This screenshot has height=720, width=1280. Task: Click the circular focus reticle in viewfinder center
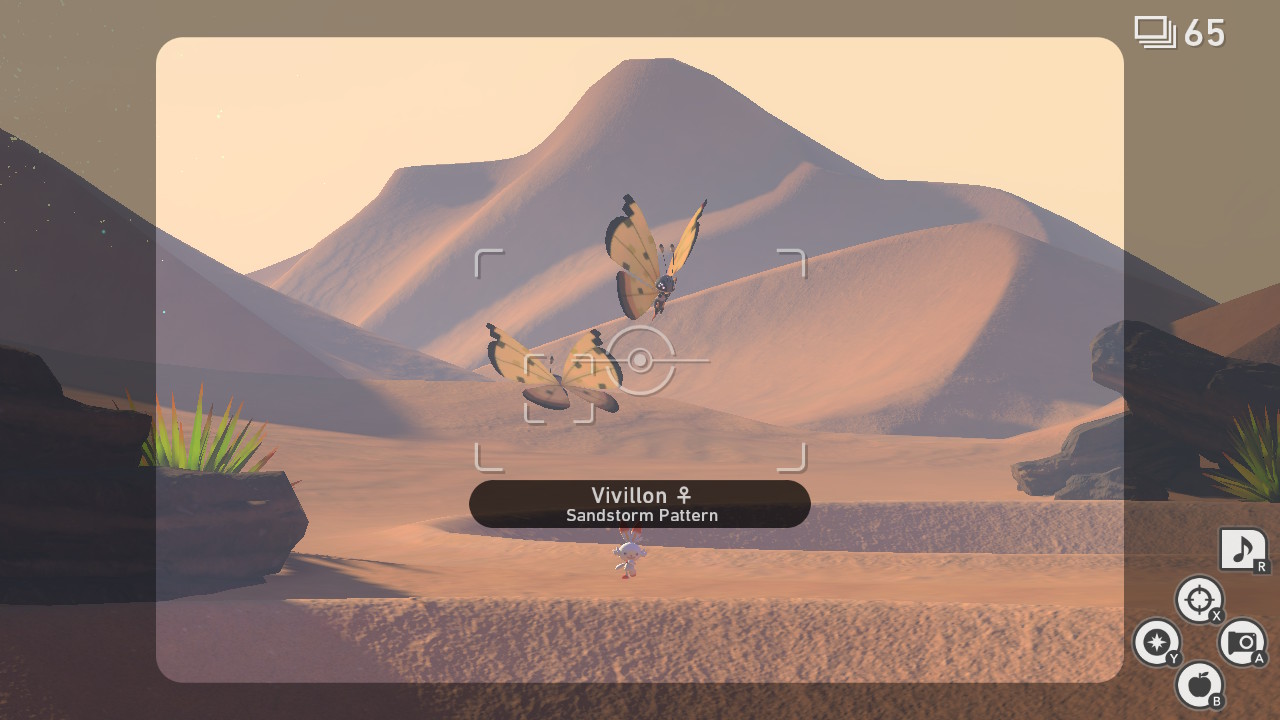[x=640, y=357]
